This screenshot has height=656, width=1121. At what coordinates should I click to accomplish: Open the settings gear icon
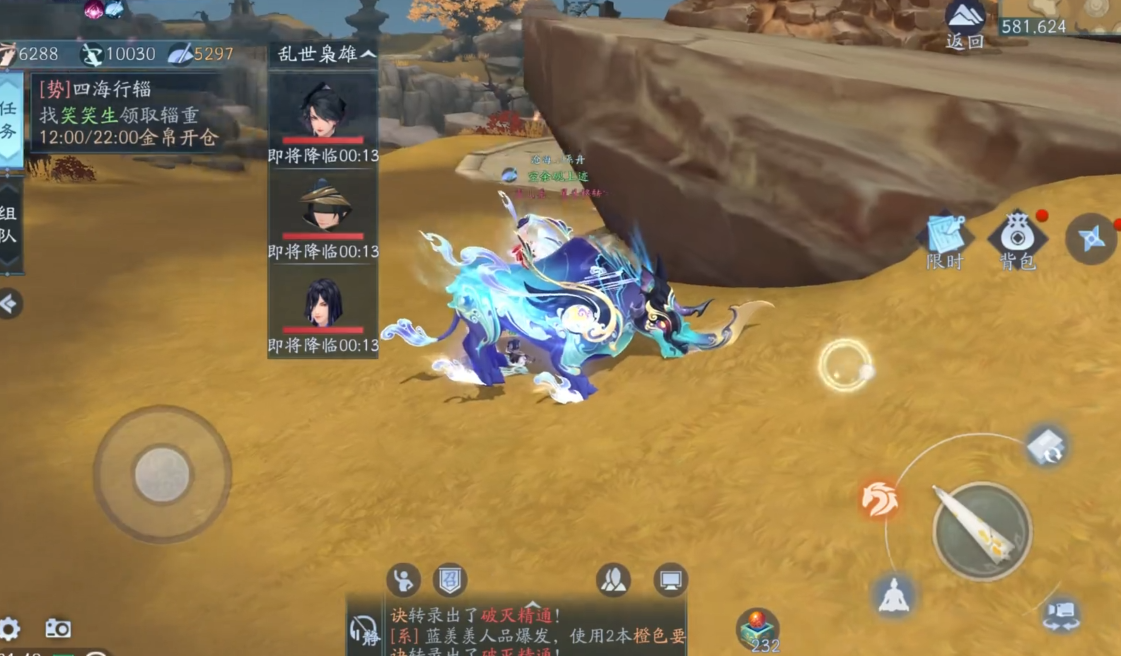coord(10,629)
